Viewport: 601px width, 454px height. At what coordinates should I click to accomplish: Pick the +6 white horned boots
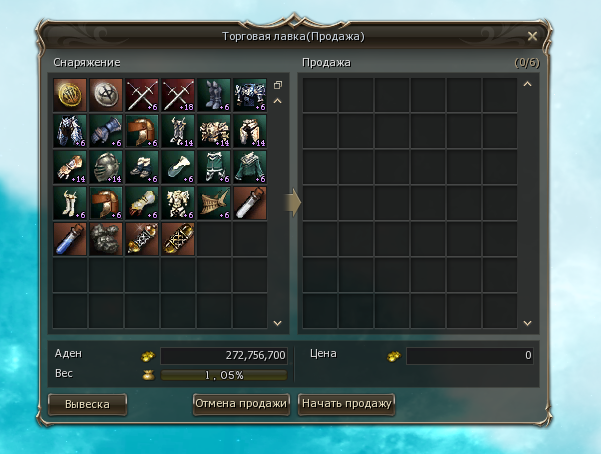(x=69, y=204)
